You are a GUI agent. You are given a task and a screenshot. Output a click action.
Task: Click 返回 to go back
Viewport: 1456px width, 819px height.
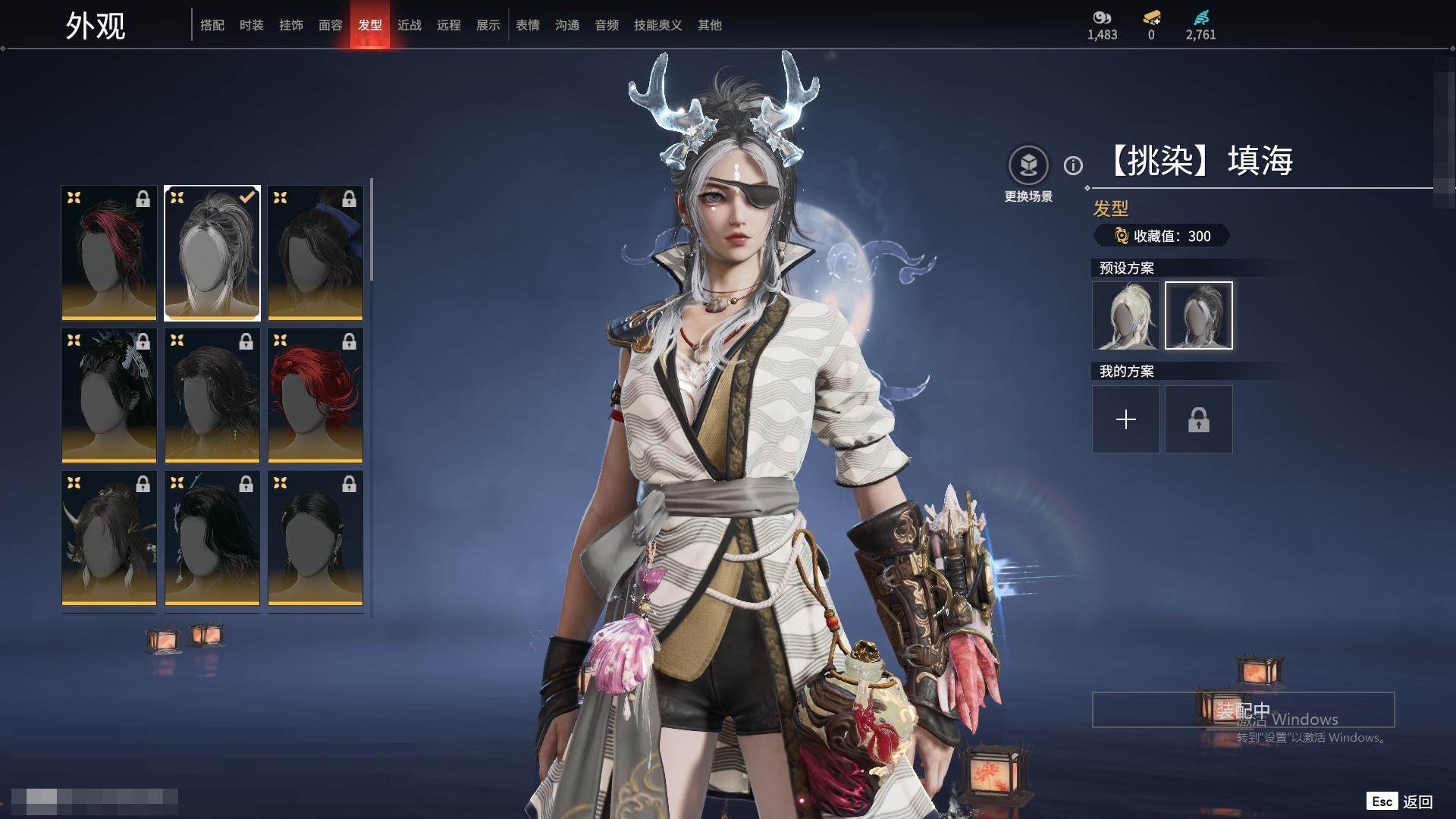1417,802
